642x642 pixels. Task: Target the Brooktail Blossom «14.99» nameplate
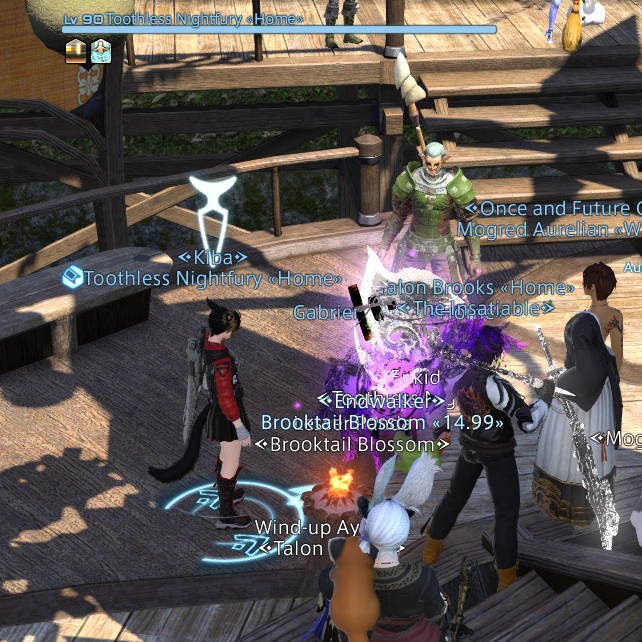point(383,422)
